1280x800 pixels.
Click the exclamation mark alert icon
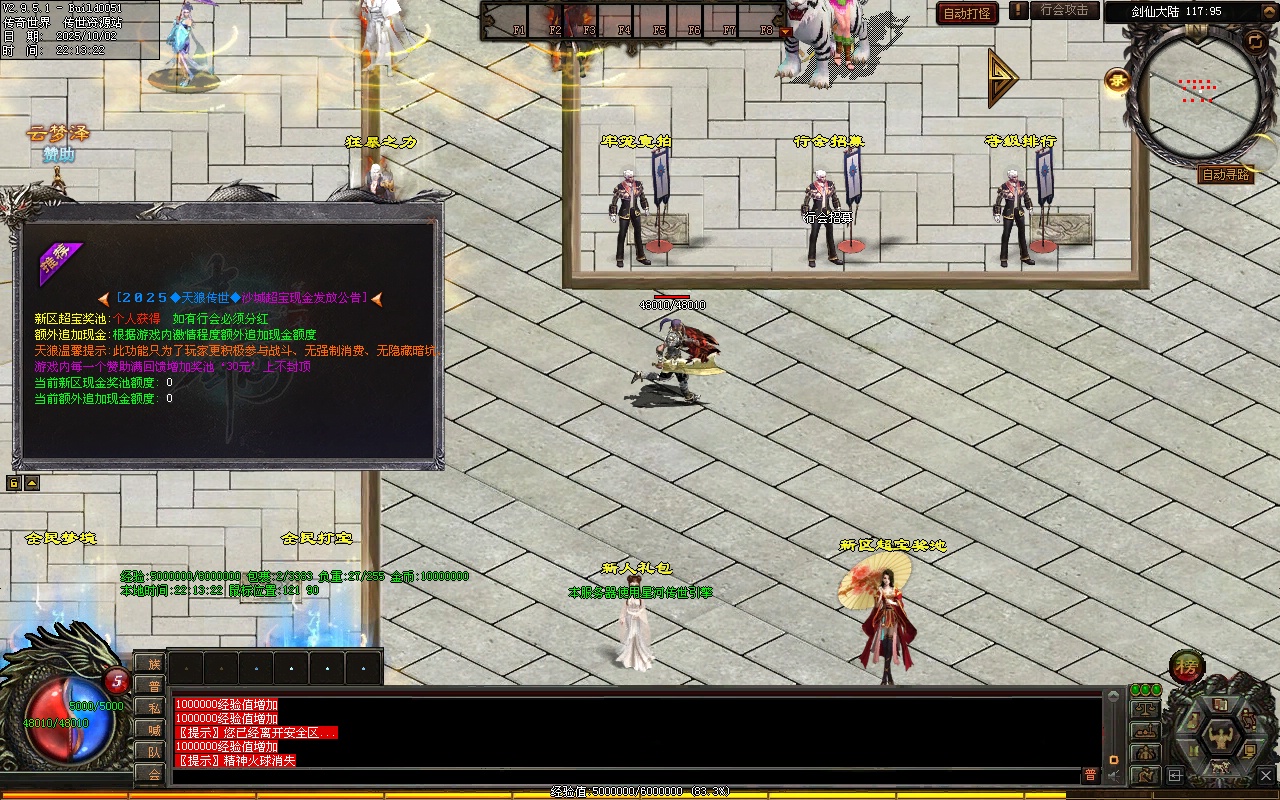(1018, 11)
